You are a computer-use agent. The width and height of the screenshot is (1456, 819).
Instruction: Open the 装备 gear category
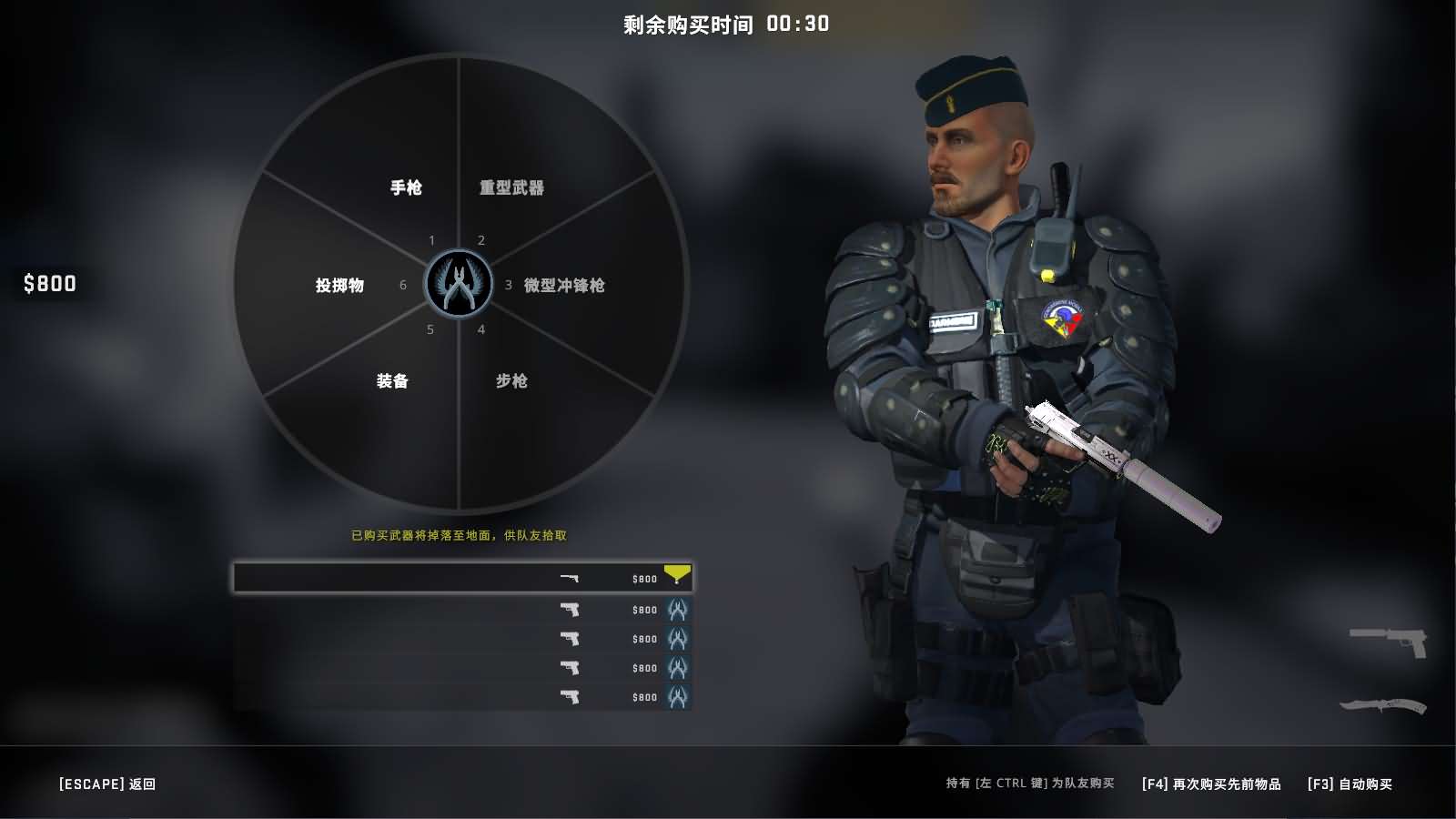click(392, 380)
